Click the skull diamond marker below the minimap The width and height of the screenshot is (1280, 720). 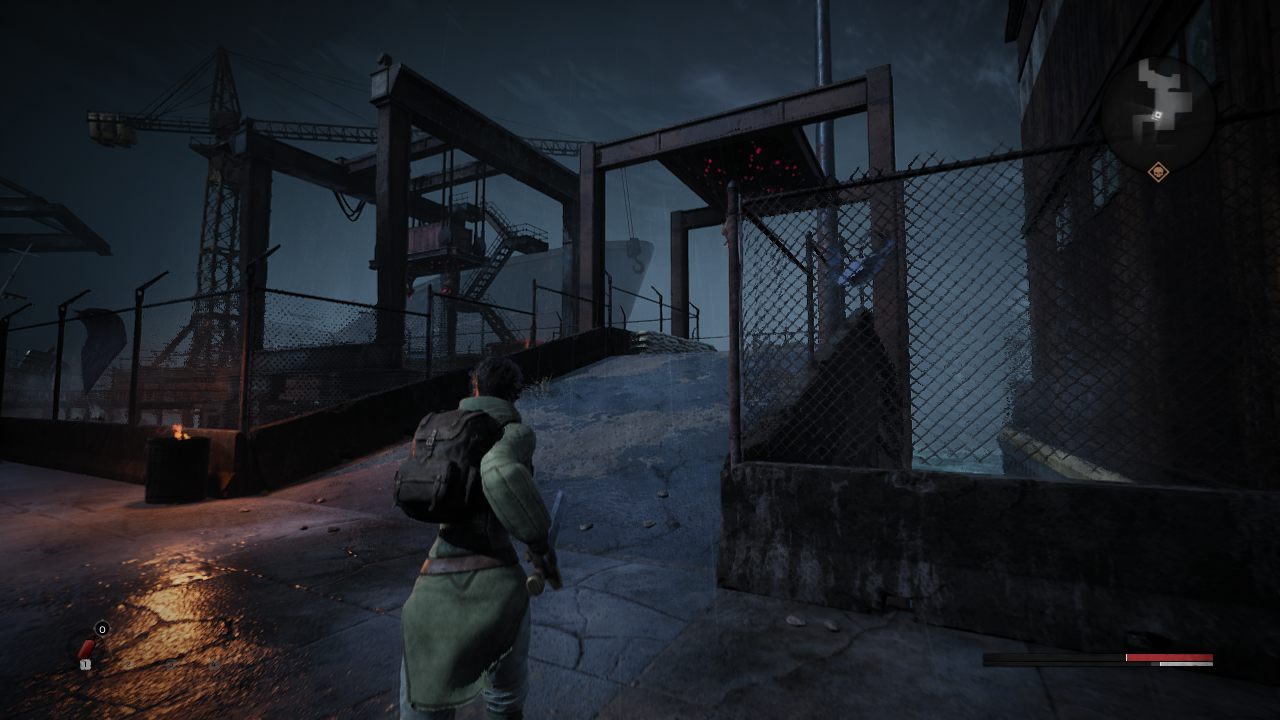pyautogui.click(x=1158, y=172)
